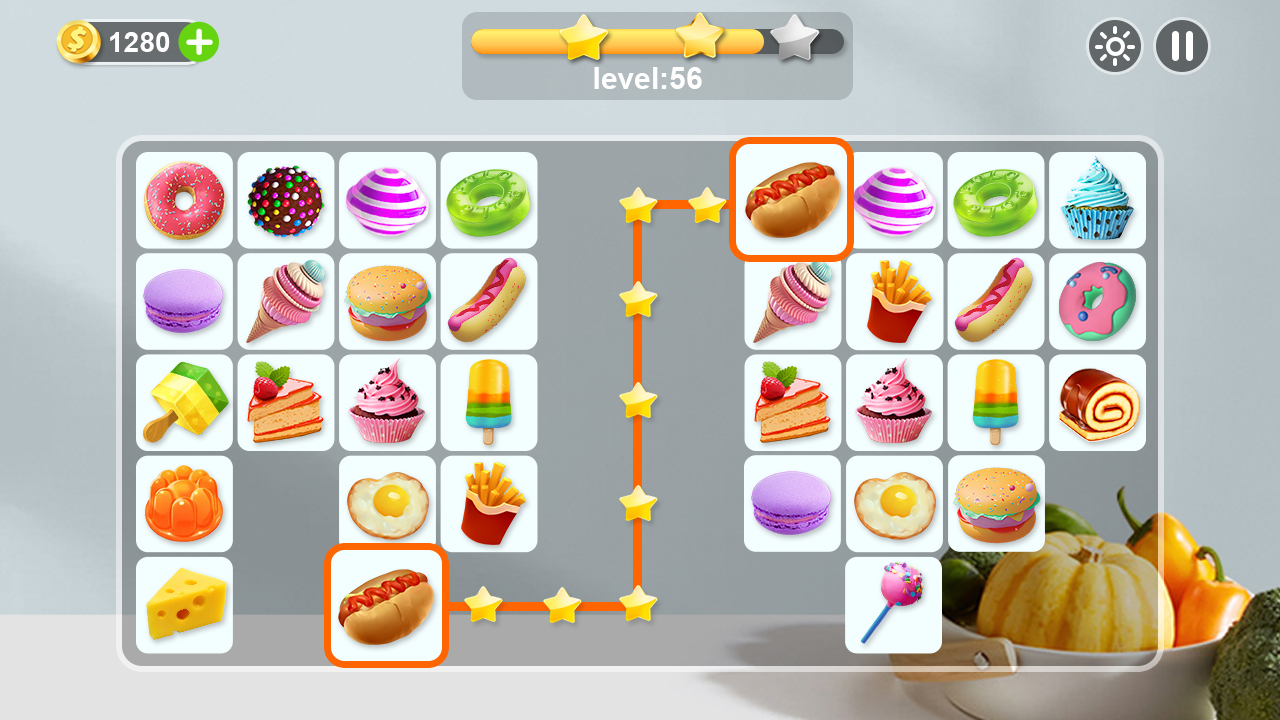Viewport: 1280px width, 720px height.
Task: Tap the purple macaron on the right grid
Action: click(x=791, y=503)
